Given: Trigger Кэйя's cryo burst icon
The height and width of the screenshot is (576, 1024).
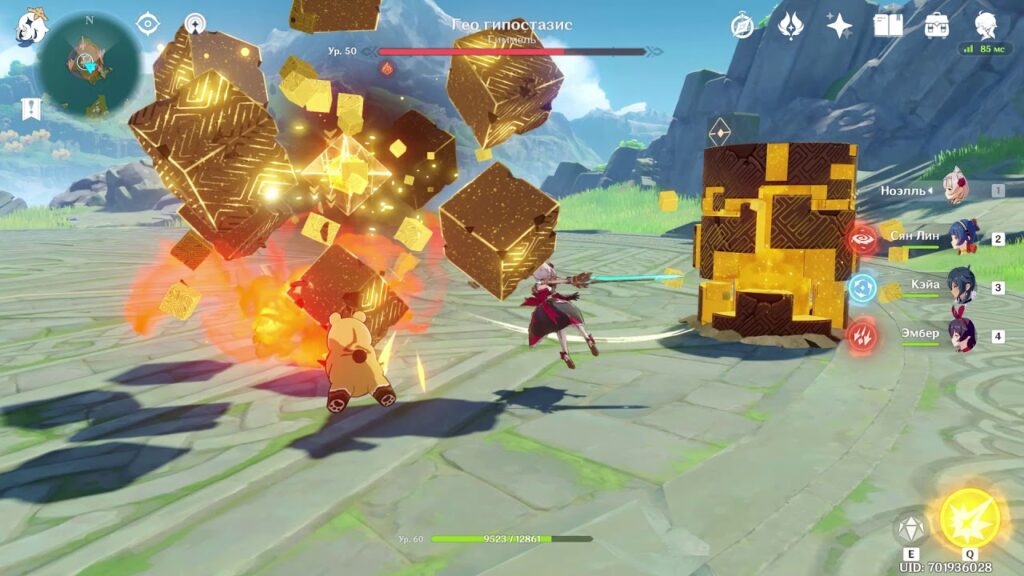Looking at the screenshot, I should 862,288.
